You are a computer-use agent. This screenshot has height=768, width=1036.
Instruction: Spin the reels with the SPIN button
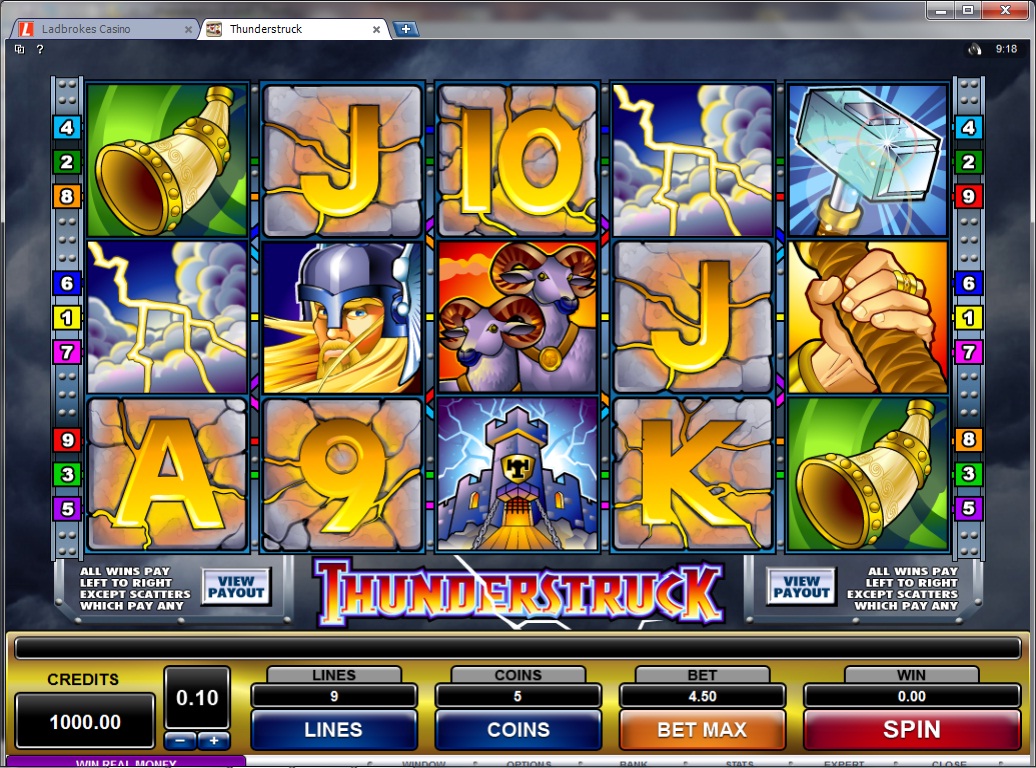tap(911, 730)
